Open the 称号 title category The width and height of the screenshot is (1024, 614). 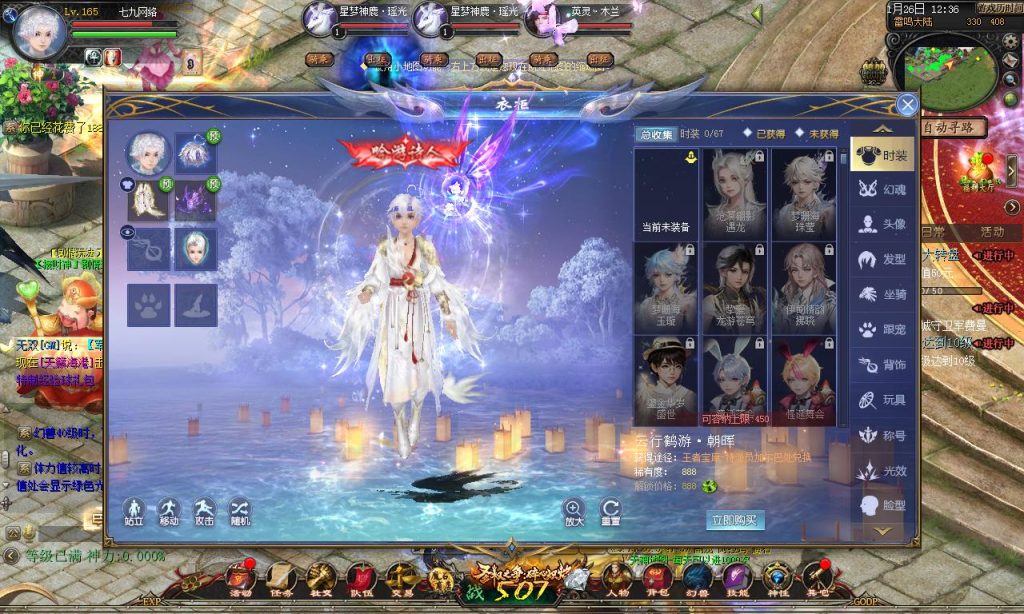881,436
